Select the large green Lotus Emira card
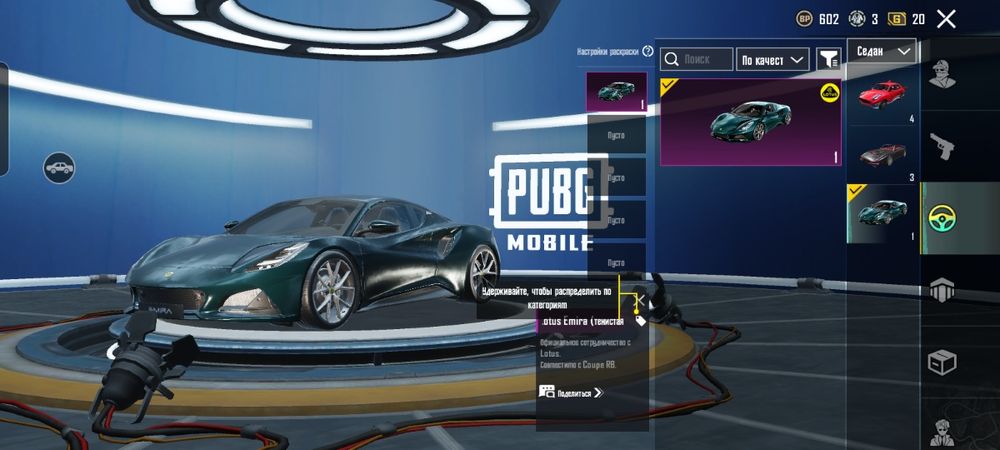 click(750, 122)
